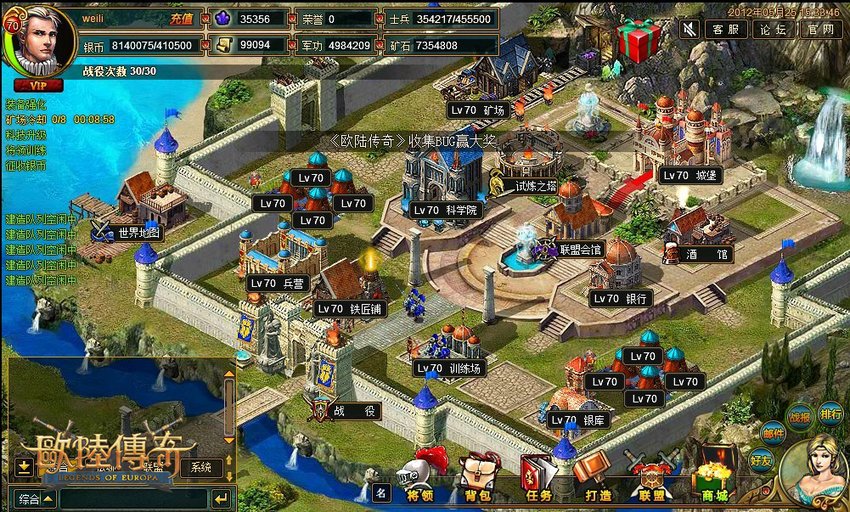850x512 pixels.
Task: Open the 世界地图 world map
Action: (x=131, y=233)
